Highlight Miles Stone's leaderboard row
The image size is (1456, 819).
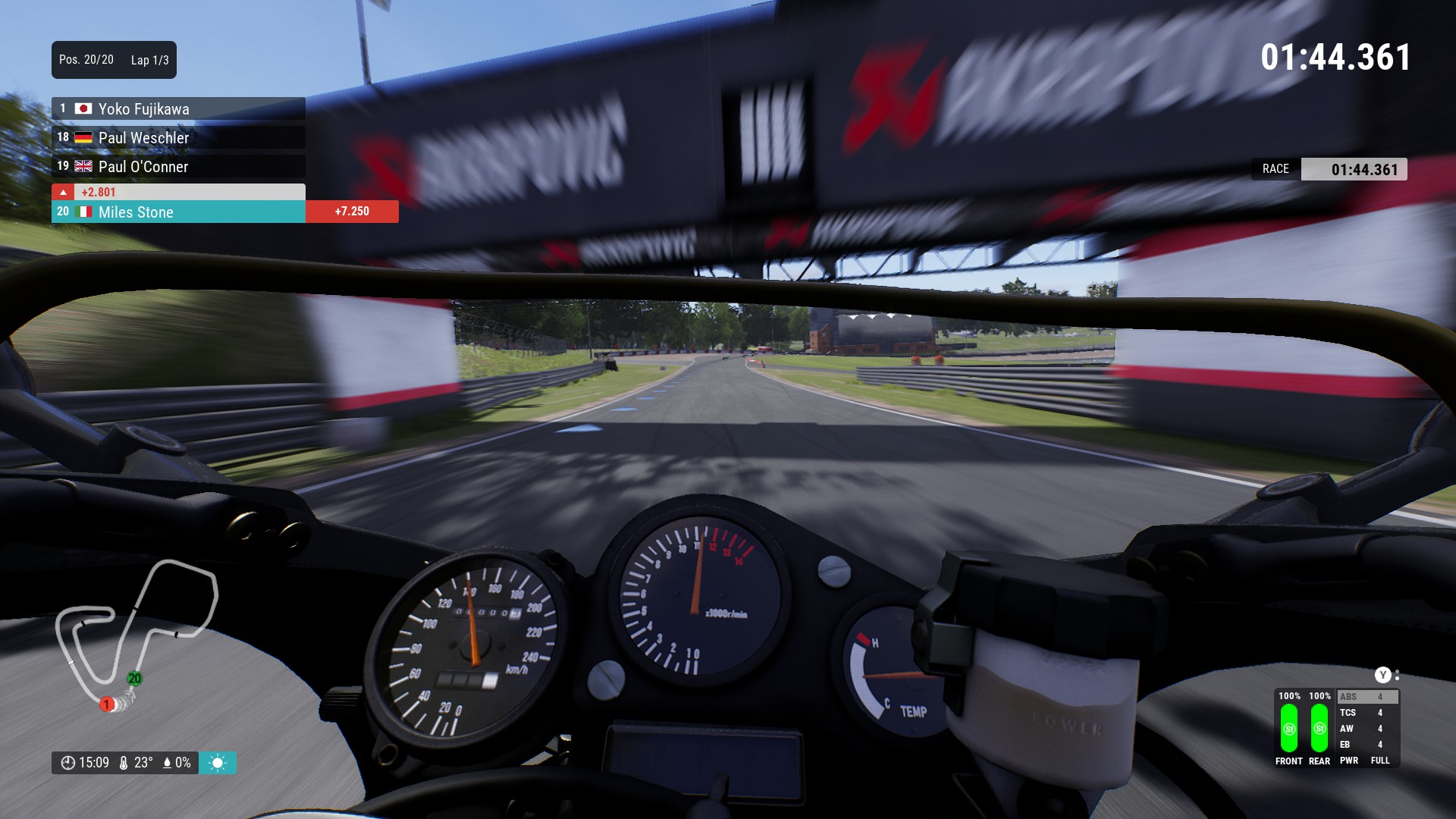pyautogui.click(x=178, y=212)
